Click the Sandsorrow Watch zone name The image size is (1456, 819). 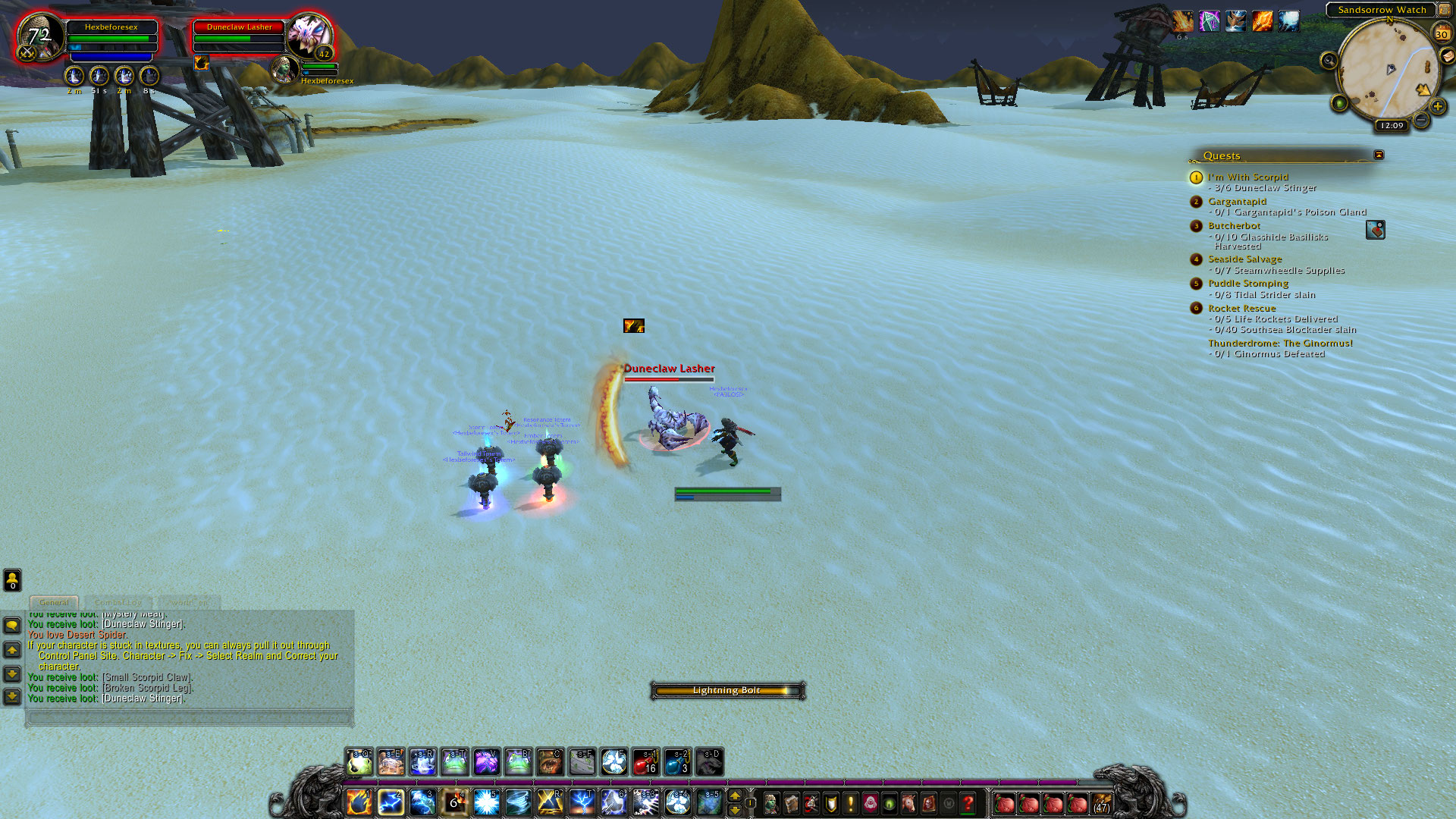coord(1381,10)
